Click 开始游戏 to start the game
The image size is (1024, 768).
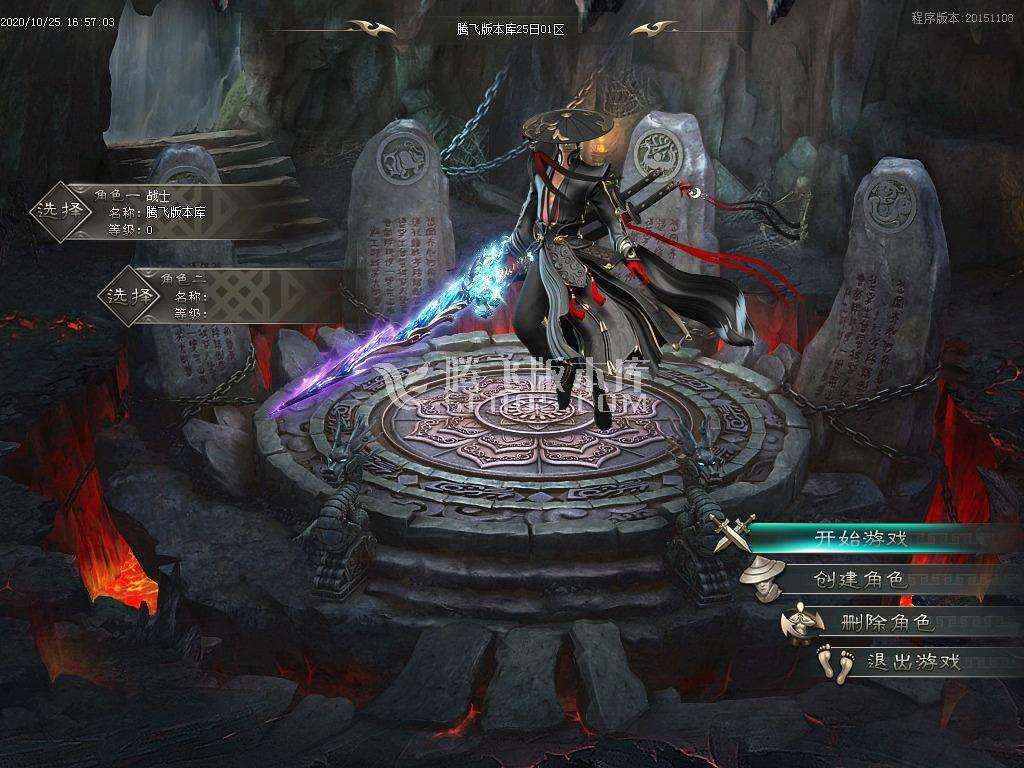(860, 538)
